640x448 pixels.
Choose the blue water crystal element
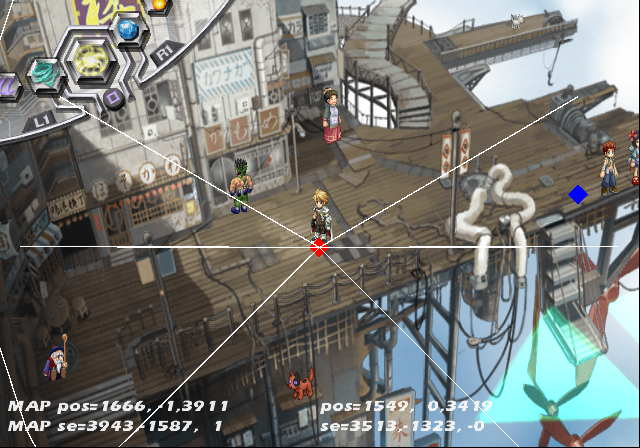[128, 30]
